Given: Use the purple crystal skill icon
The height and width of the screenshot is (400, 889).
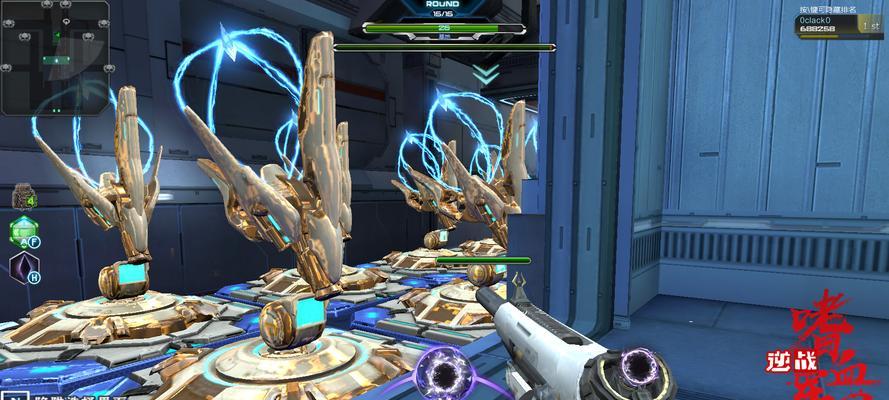Looking at the screenshot, I should tap(22, 268).
